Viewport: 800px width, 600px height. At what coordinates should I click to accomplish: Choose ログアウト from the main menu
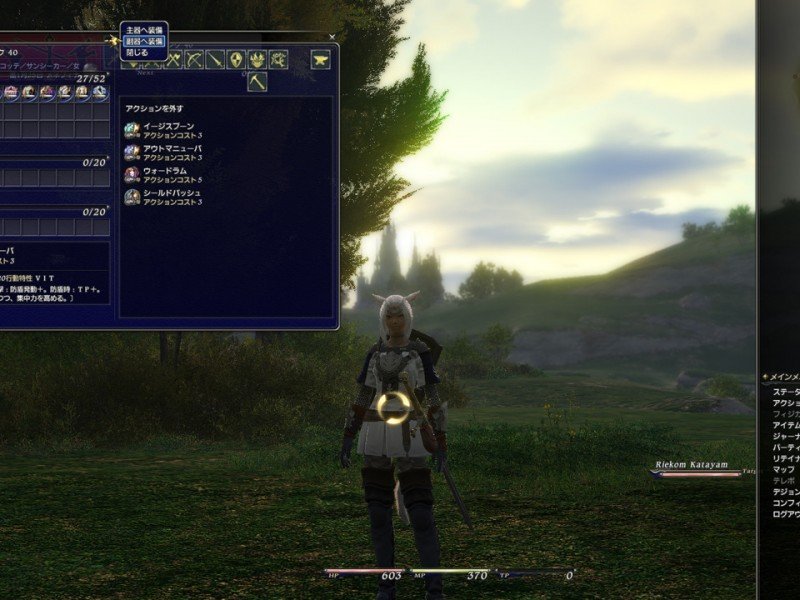(x=786, y=514)
